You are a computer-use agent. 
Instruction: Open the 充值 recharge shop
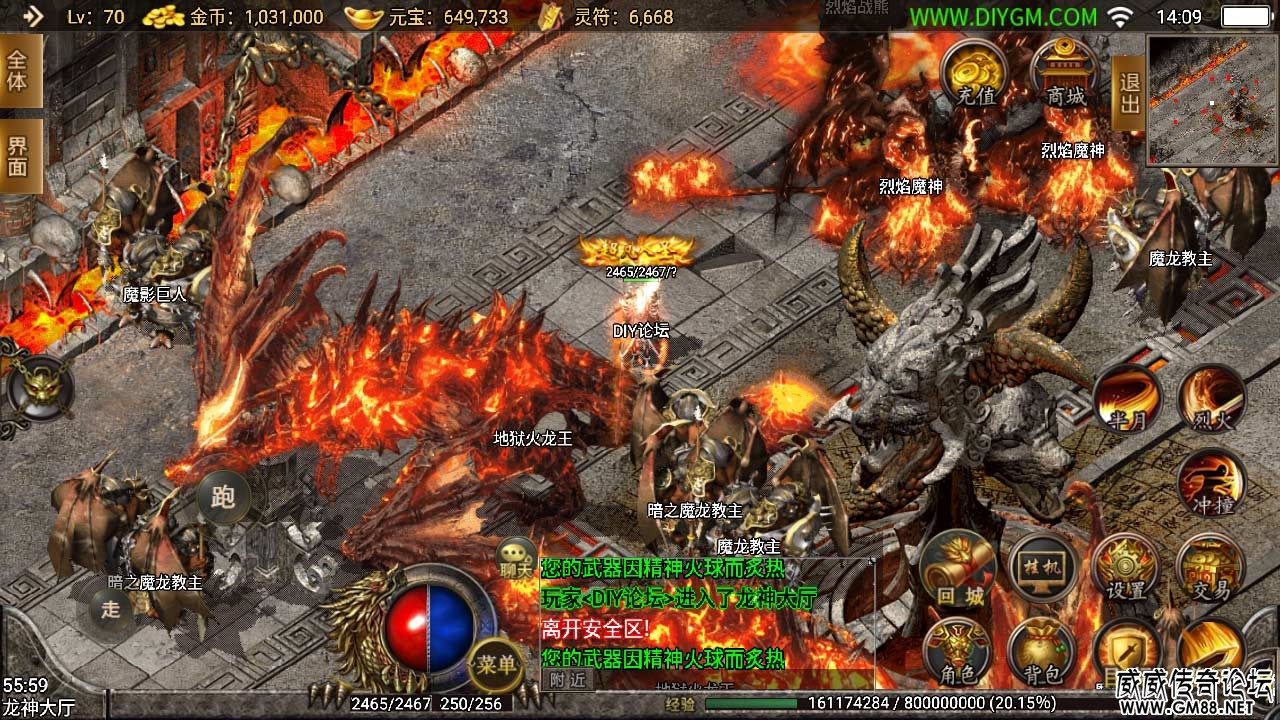[975, 73]
